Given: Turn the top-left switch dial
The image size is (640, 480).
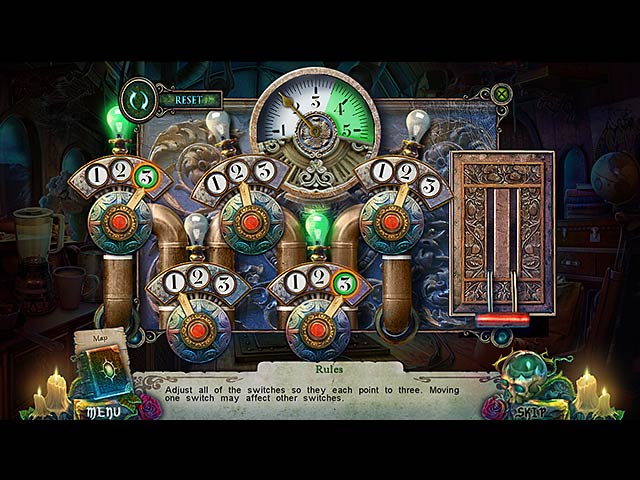Looking at the screenshot, I should (120, 220).
